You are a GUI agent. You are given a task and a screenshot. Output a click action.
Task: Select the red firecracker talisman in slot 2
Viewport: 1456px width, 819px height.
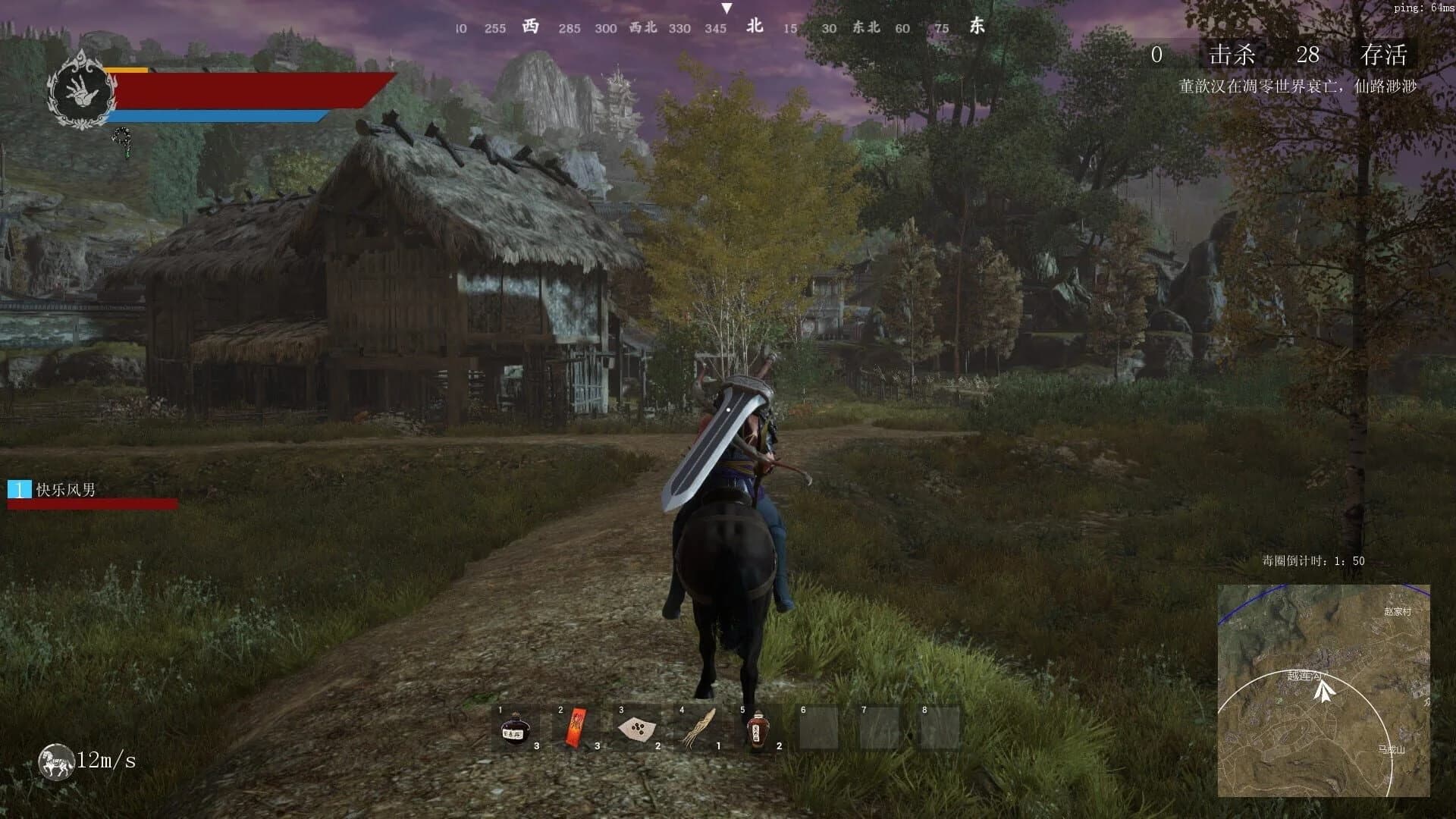point(574,726)
